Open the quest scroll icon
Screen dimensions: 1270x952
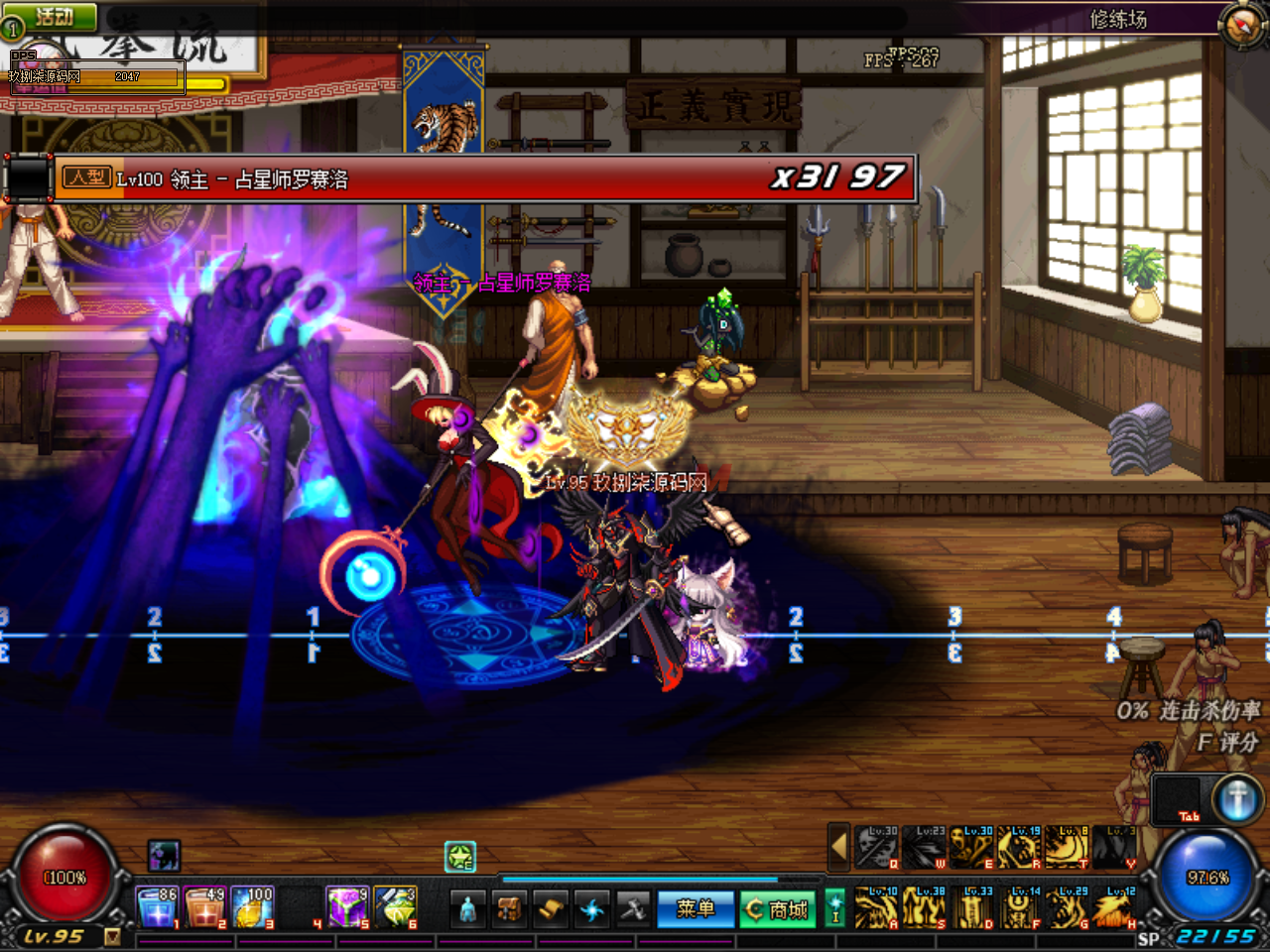click(x=552, y=908)
